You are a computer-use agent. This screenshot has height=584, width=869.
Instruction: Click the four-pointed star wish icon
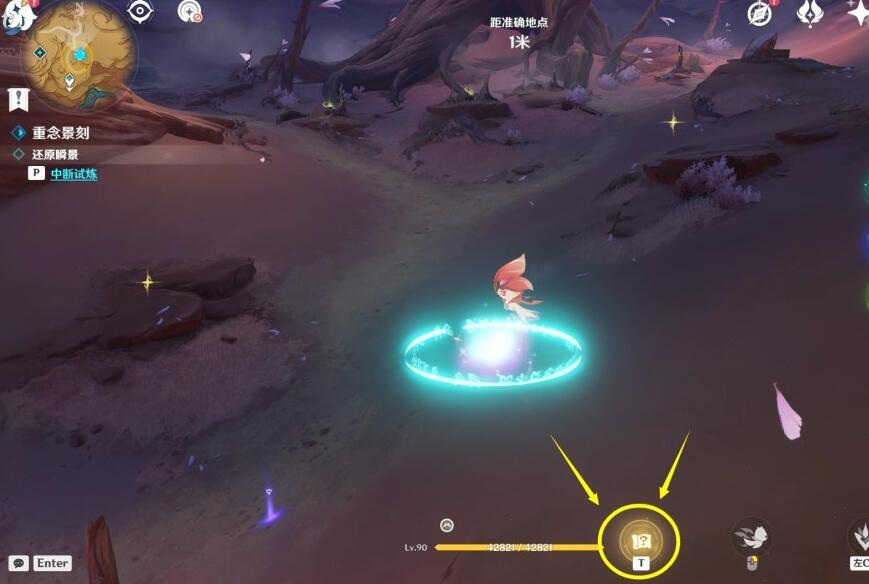857,13
